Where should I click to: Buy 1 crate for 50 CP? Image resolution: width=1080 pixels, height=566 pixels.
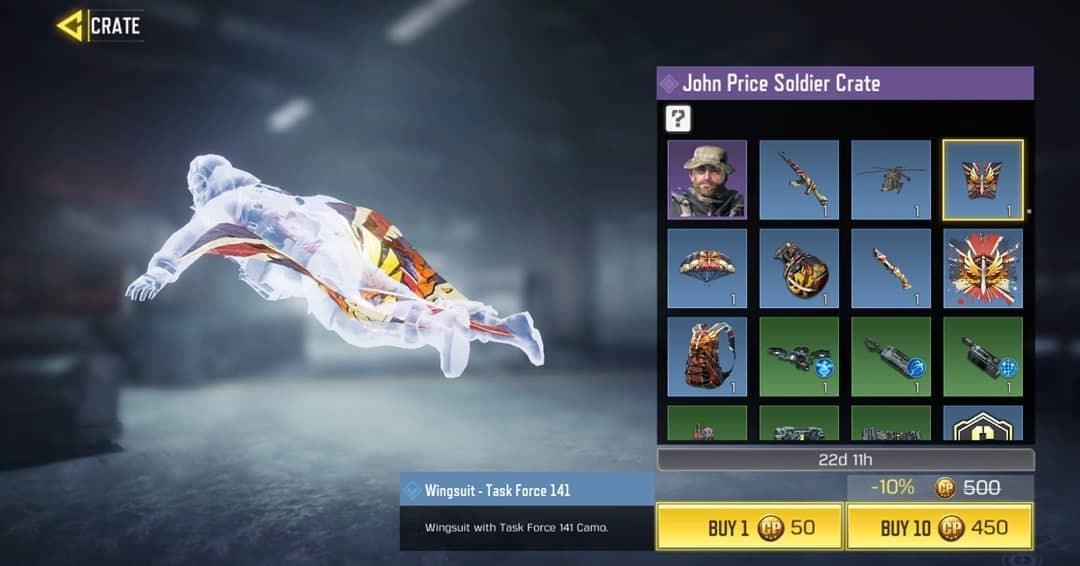(x=749, y=527)
